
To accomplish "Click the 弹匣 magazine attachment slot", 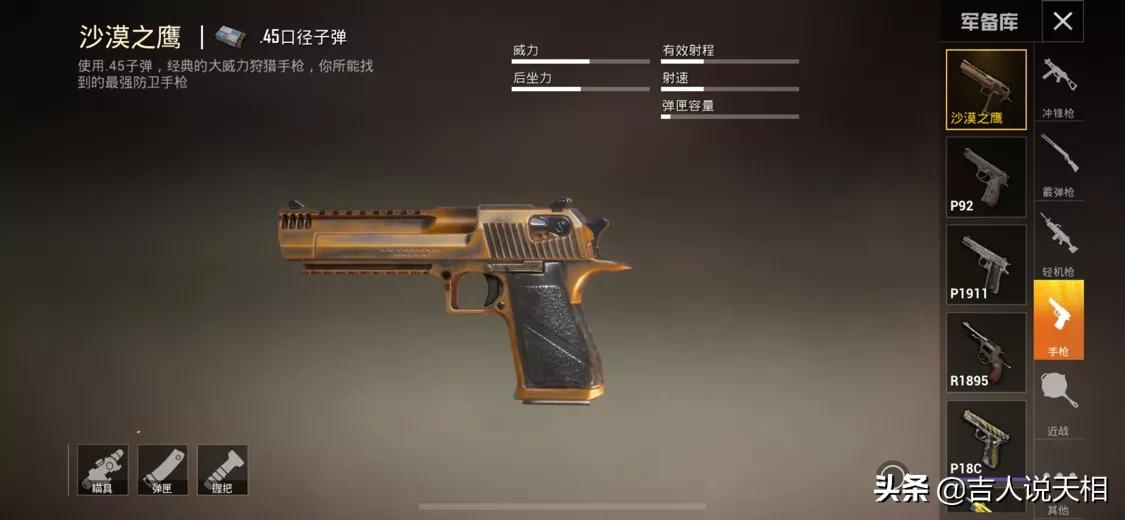I will point(162,469).
